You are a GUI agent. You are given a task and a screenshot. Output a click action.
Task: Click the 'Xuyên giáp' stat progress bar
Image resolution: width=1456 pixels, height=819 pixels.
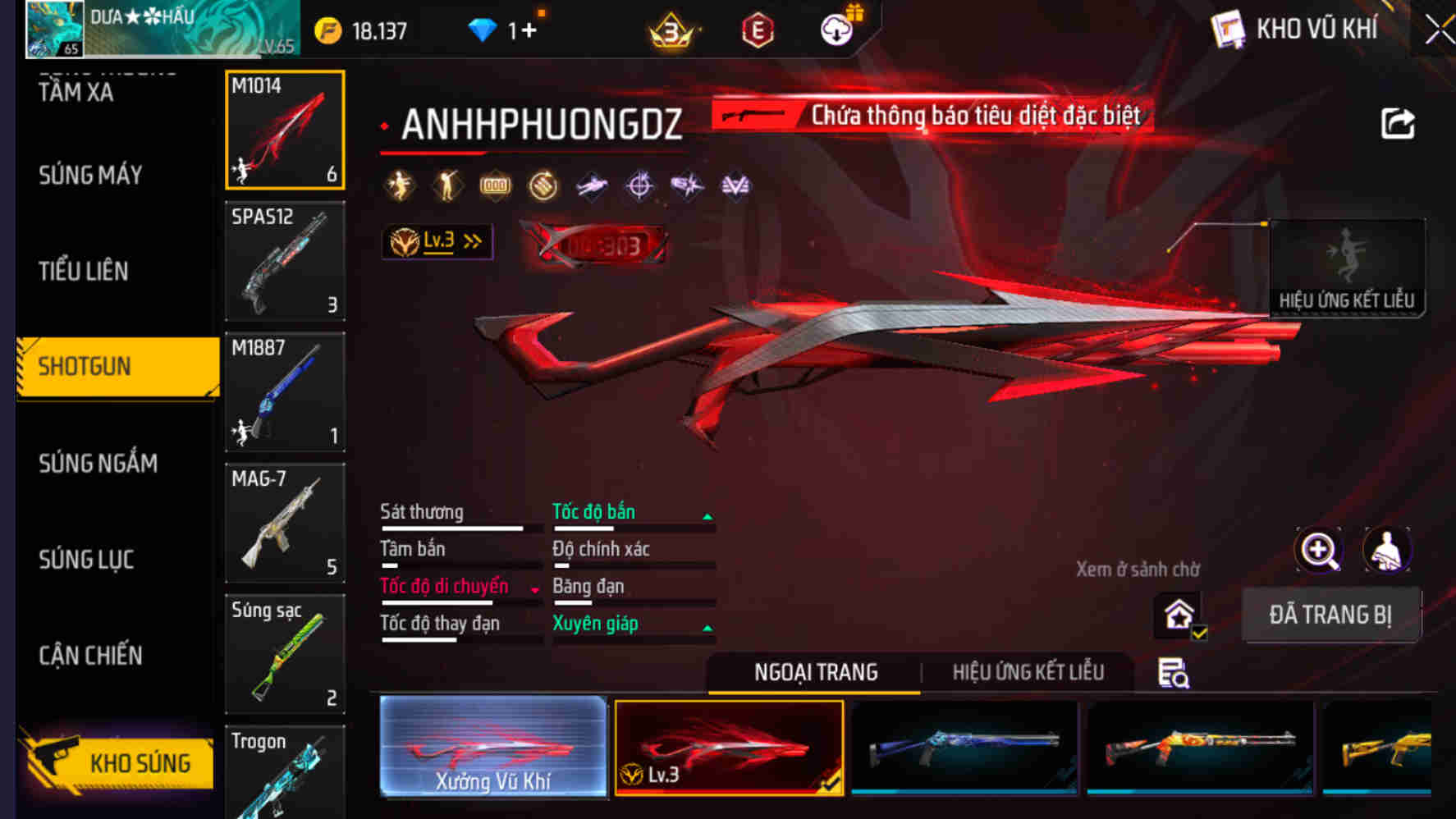tap(632, 640)
